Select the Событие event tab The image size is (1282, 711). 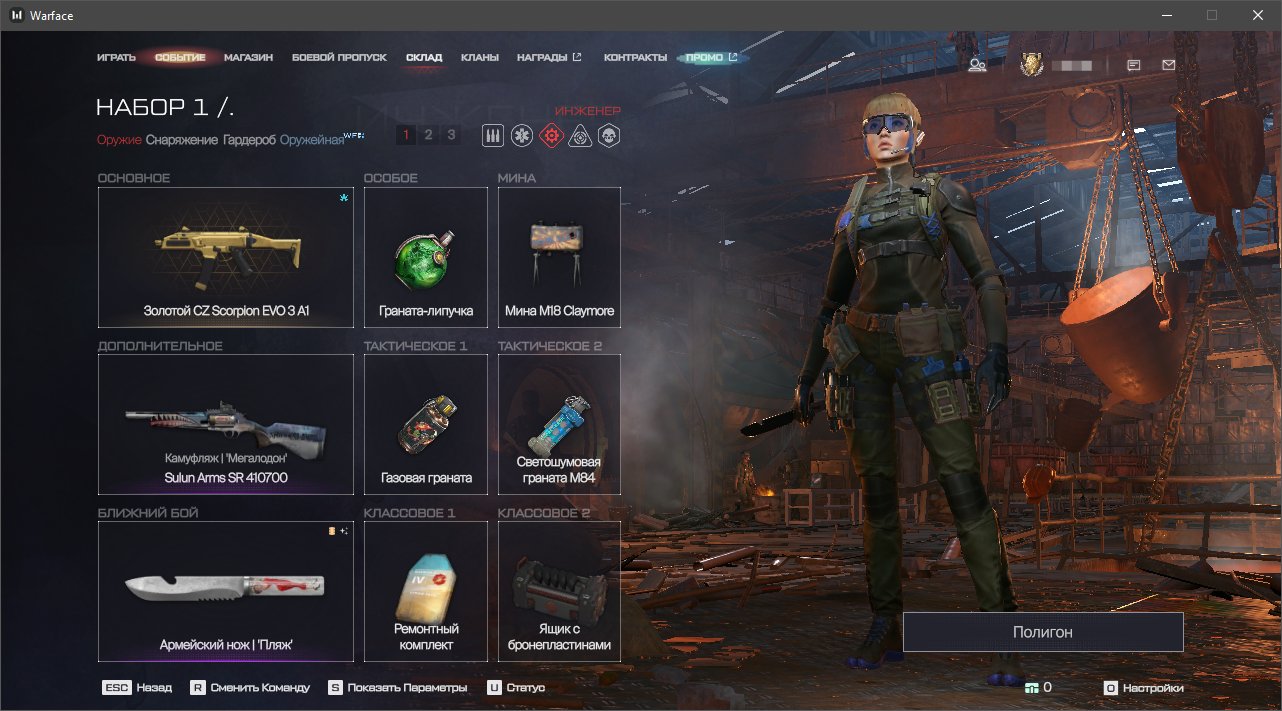point(180,58)
